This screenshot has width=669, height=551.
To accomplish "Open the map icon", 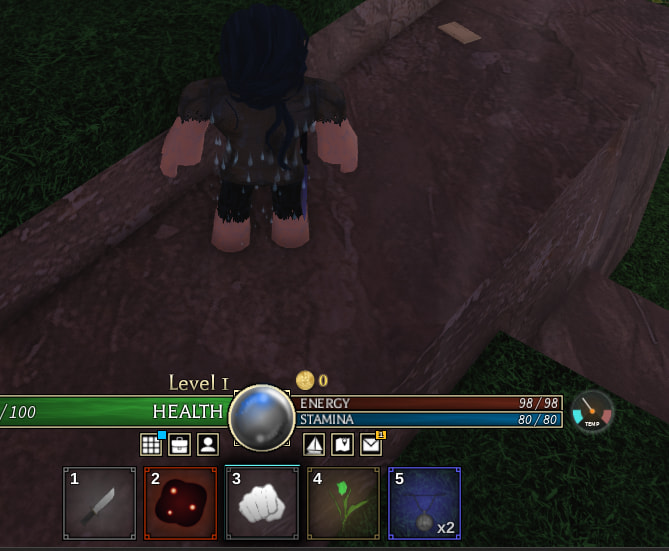I will pyautogui.click(x=342, y=444).
